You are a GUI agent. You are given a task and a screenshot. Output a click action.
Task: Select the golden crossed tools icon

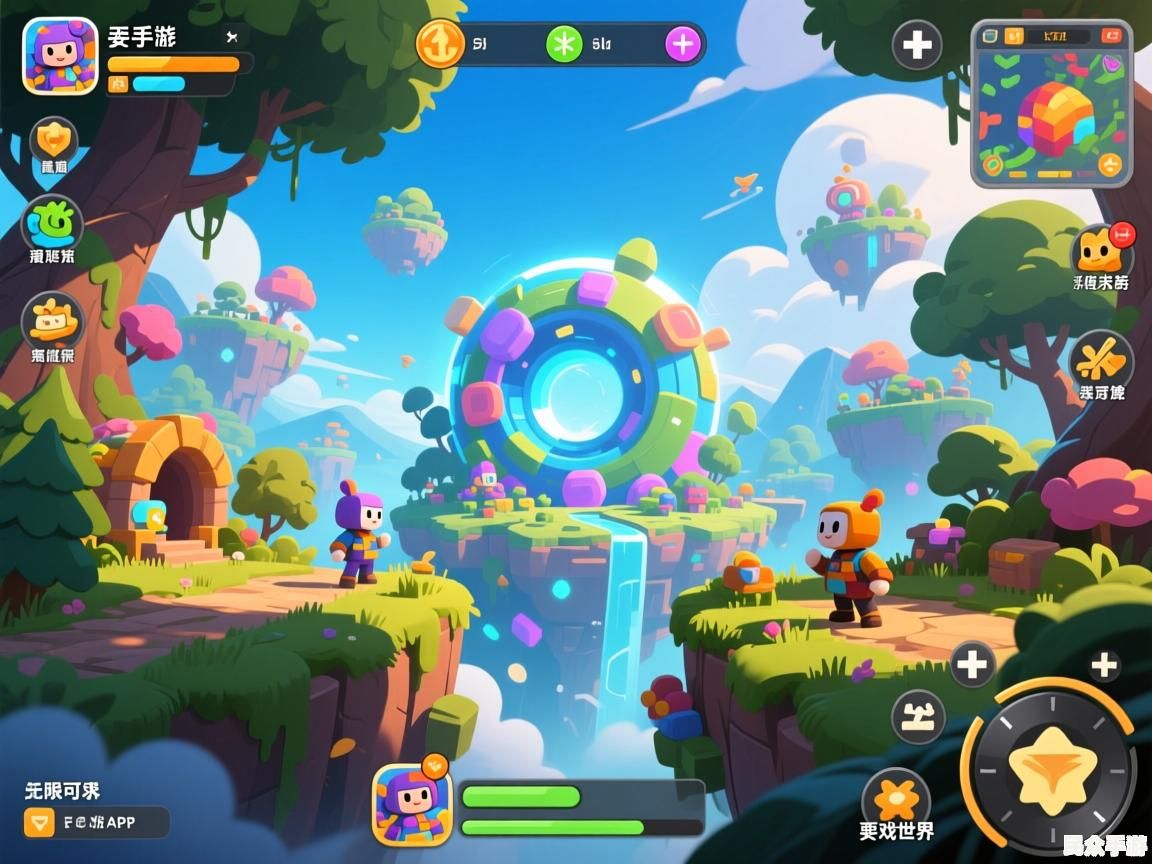[x=1101, y=357]
